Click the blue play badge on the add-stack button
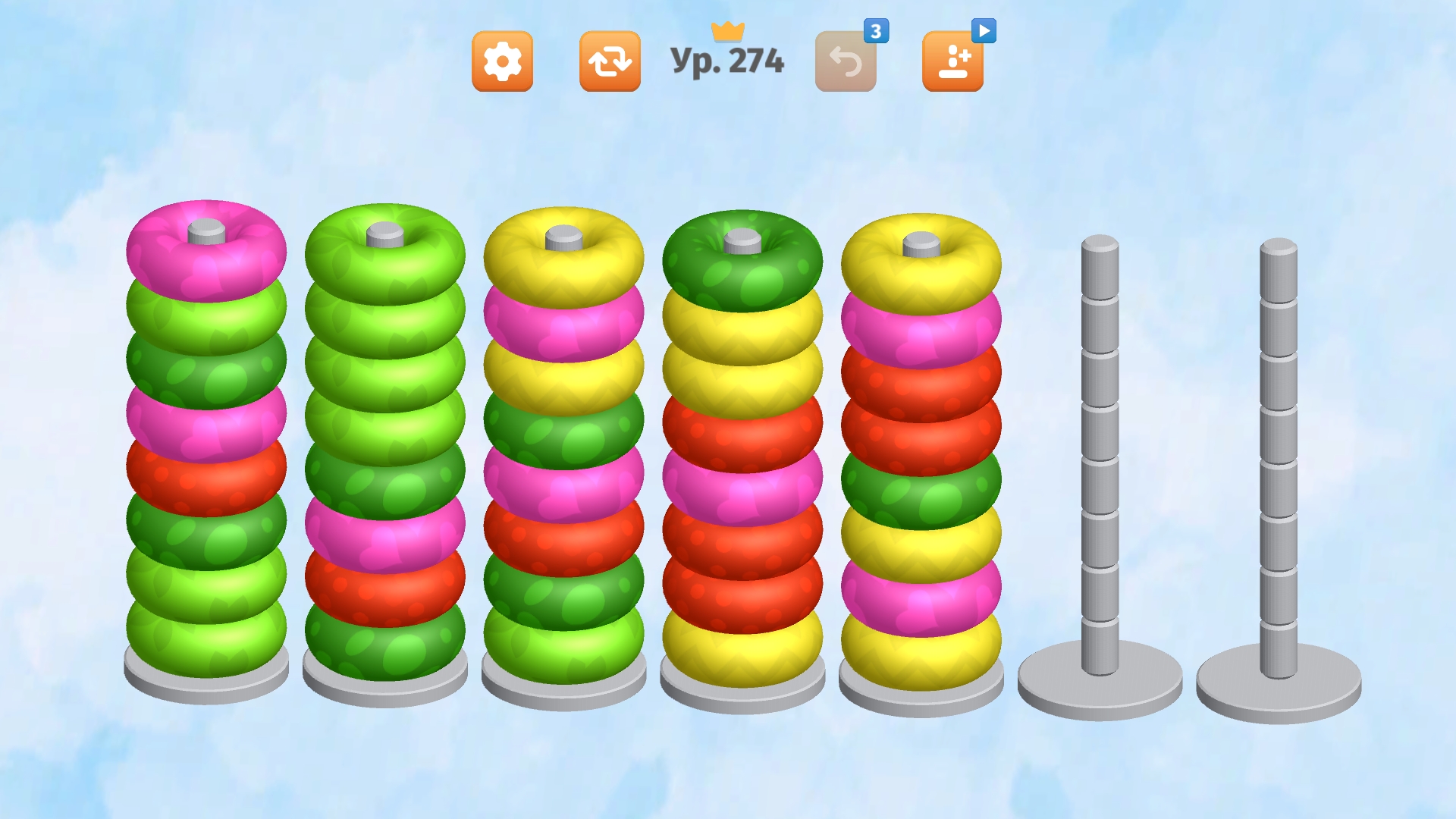Image resolution: width=1456 pixels, height=819 pixels. coord(983,32)
